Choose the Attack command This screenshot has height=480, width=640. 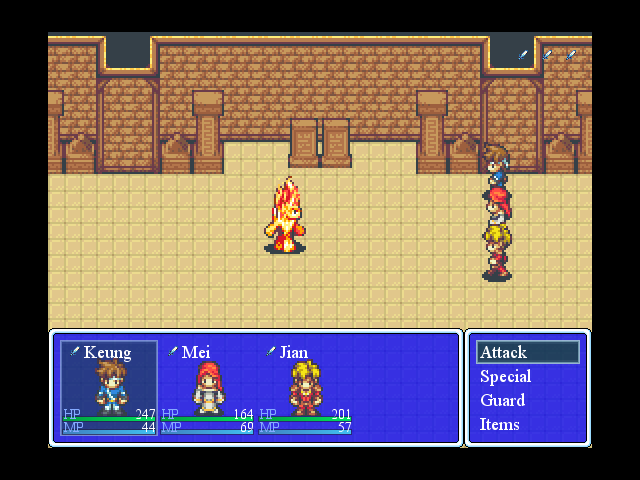pyautogui.click(x=528, y=352)
